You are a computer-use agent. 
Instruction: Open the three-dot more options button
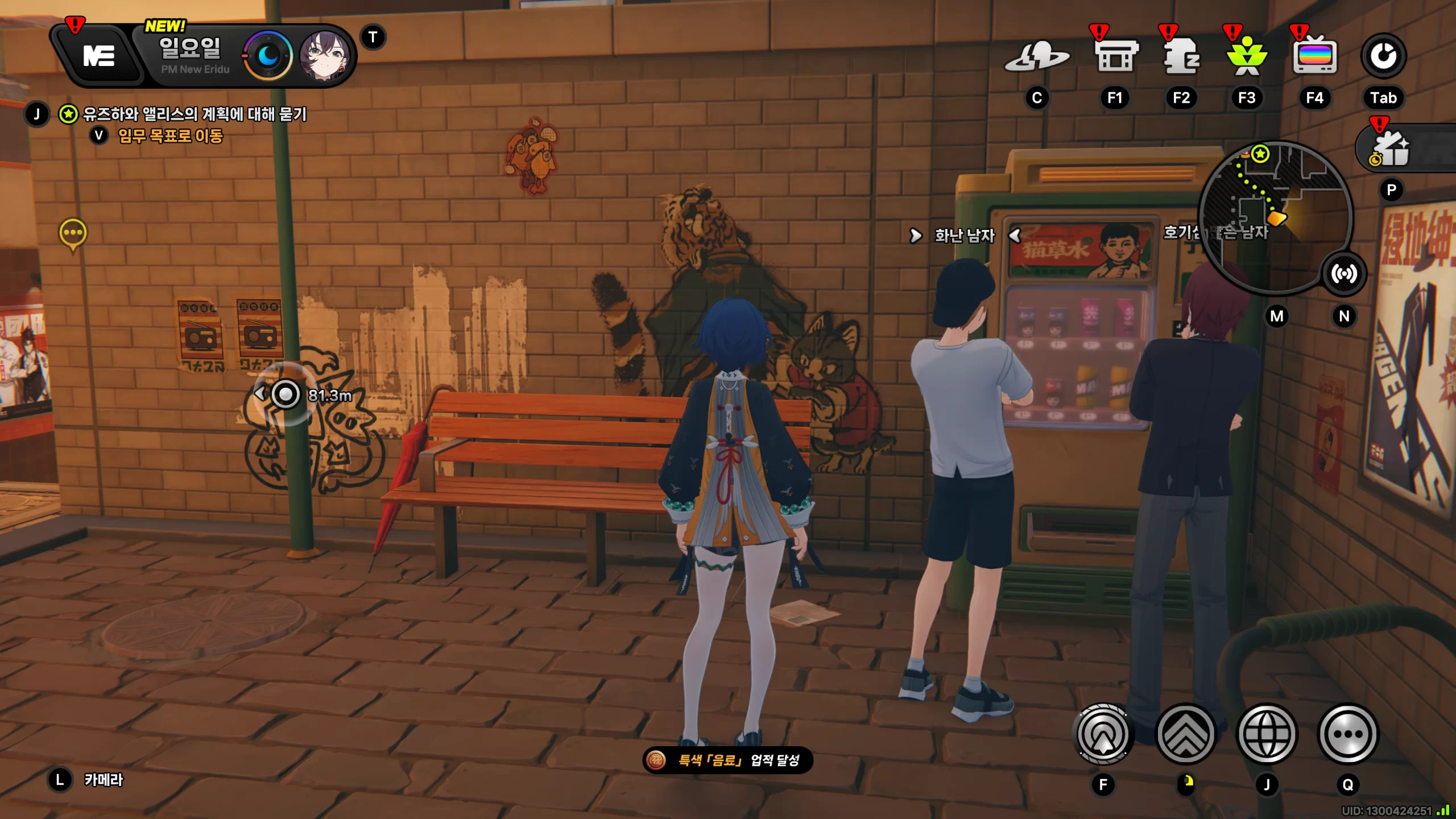point(1348,734)
